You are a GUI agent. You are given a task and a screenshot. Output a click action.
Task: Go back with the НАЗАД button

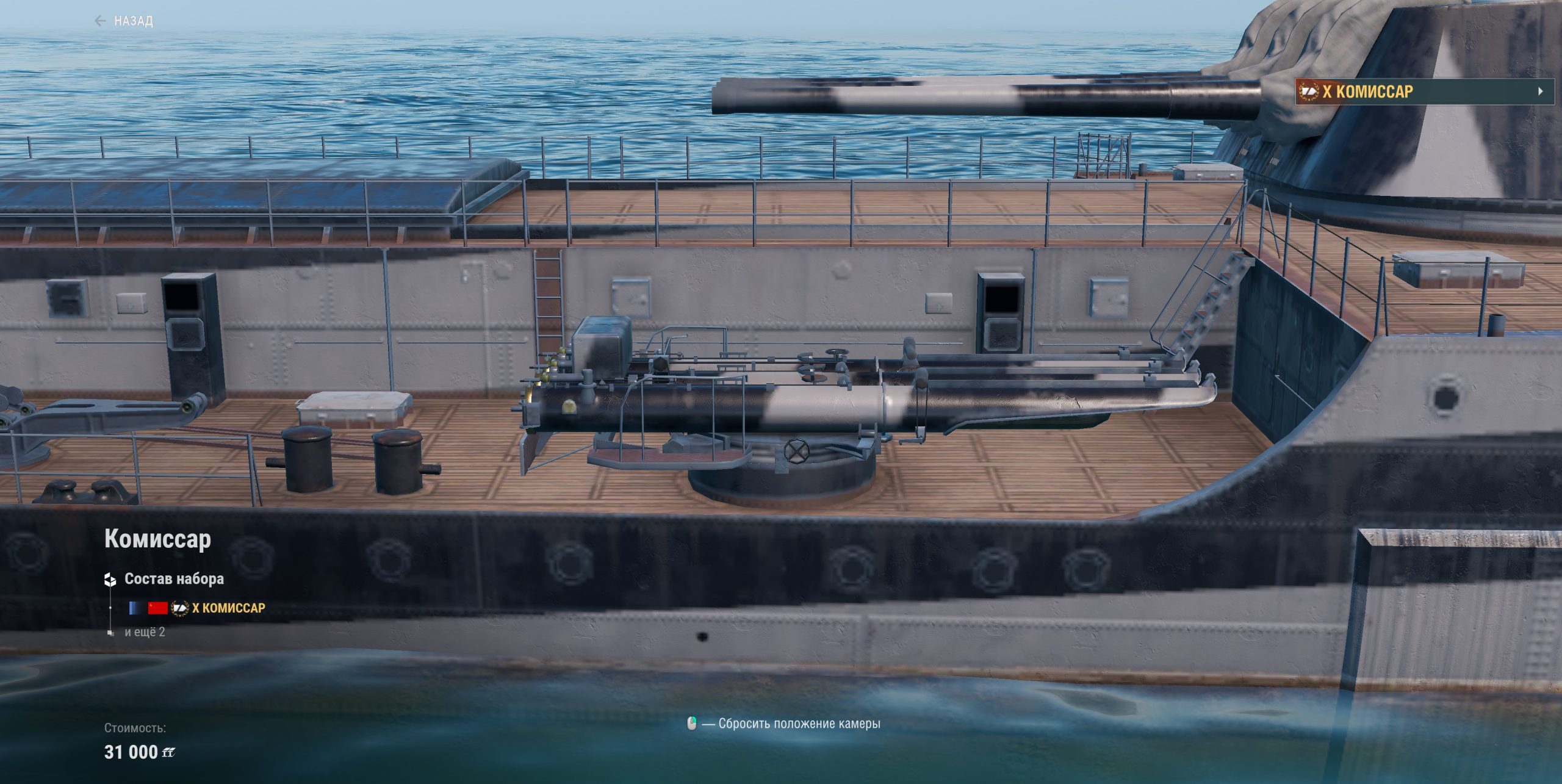coord(124,21)
